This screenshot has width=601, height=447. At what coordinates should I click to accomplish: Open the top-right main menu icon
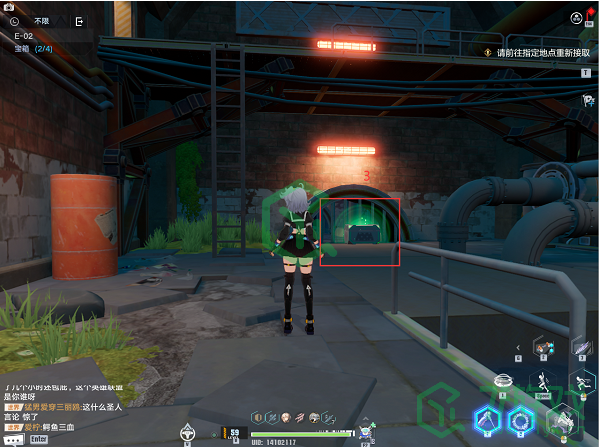coord(577,18)
